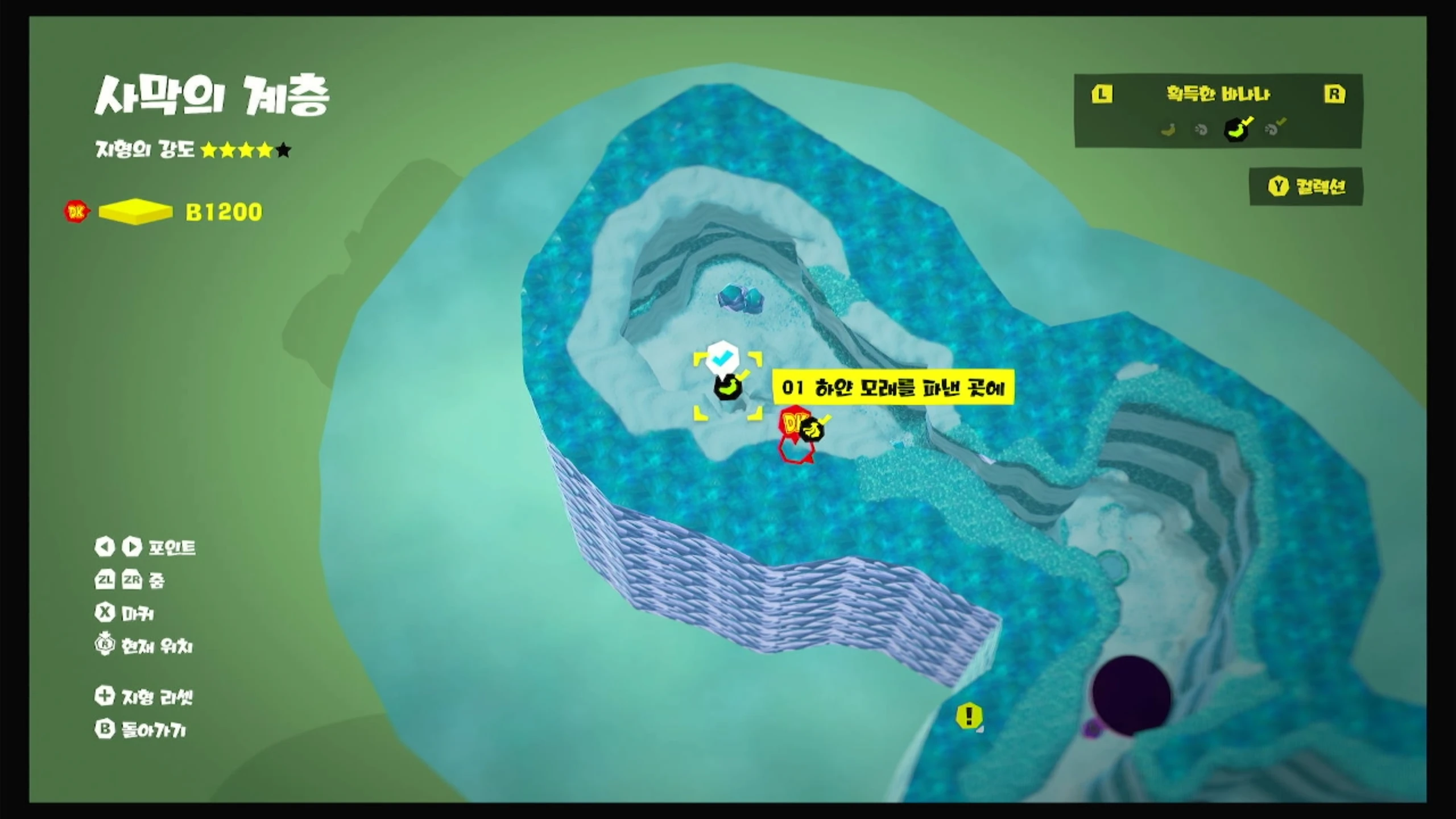Image resolution: width=1456 pixels, height=819 pixels.
Task: Select the banana bunch marker beside DK
Action: pos(812,429)
